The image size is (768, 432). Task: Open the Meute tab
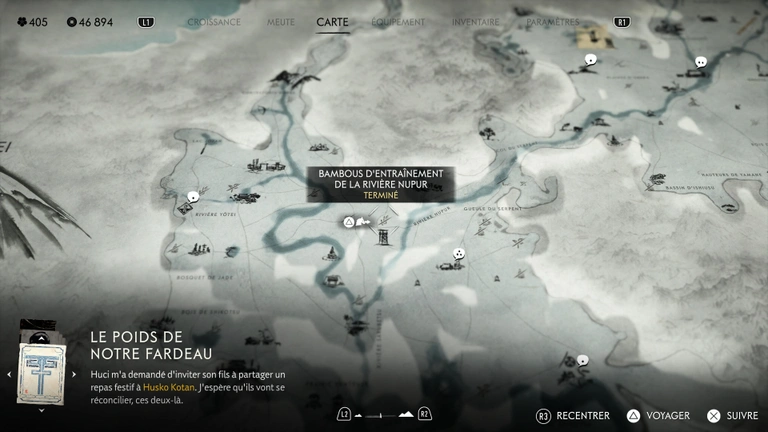click(281, 21)
